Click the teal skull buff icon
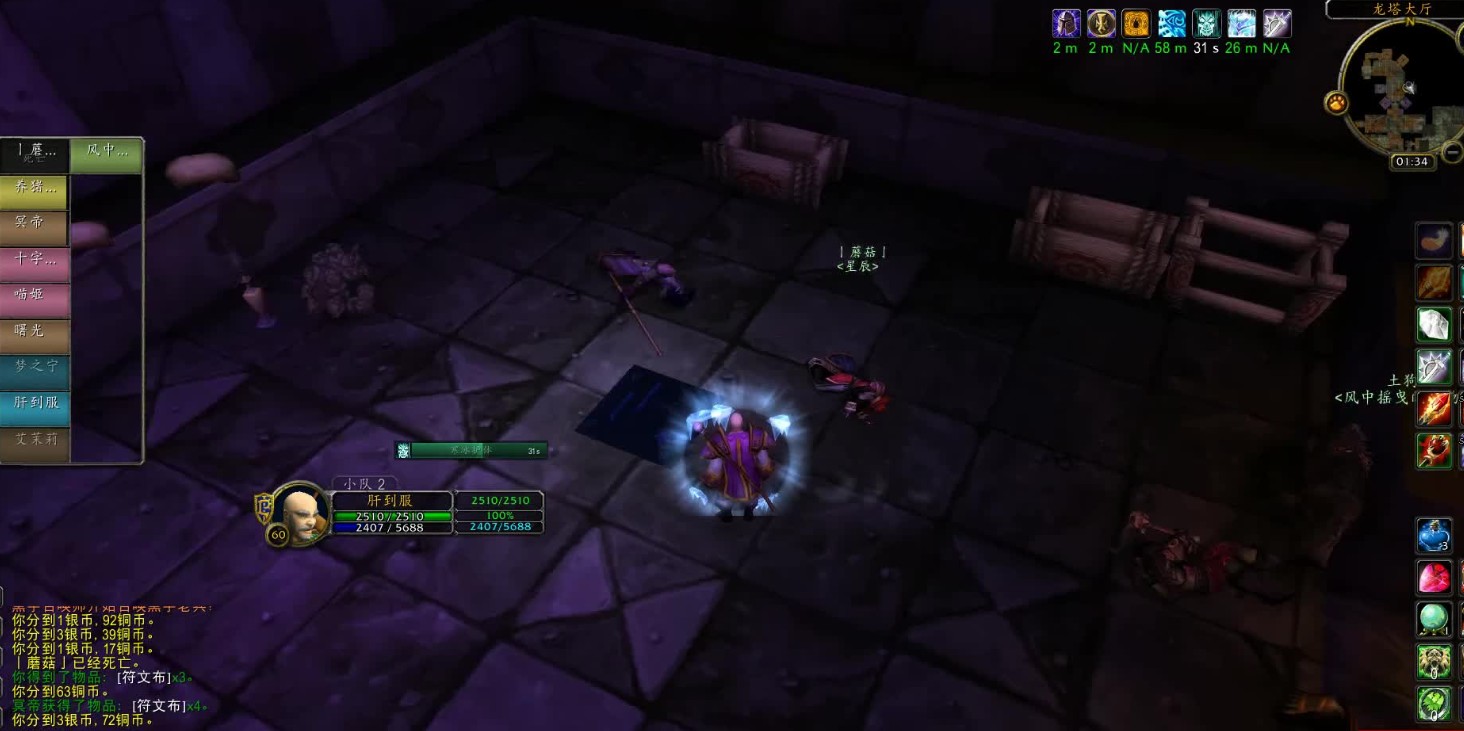 1206,24
